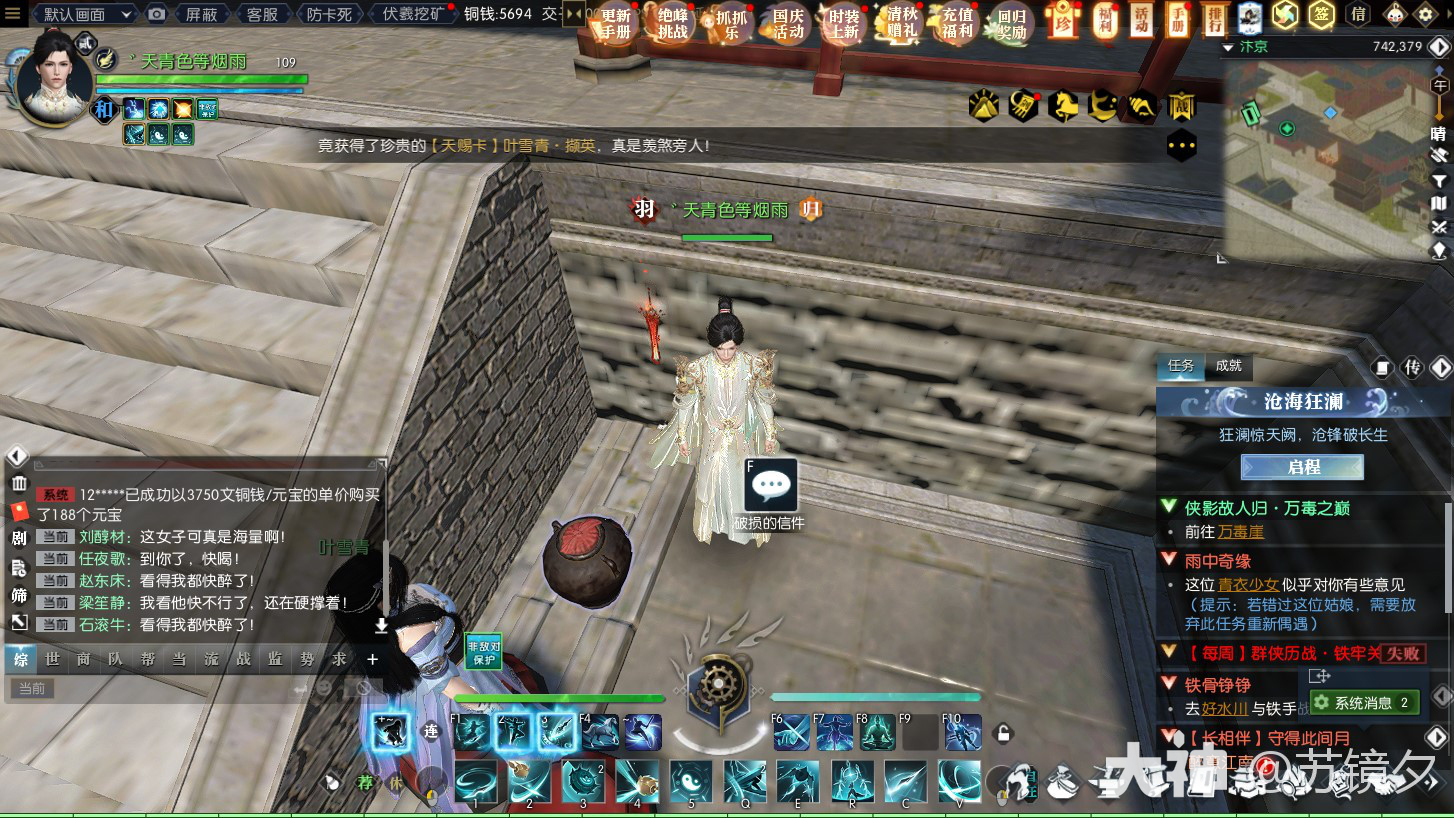Image resolution: width=1454 pixels, height=818 pixels.
Task: Follow the 万毒崖 quest location link
Action: tap(1240, 532)
